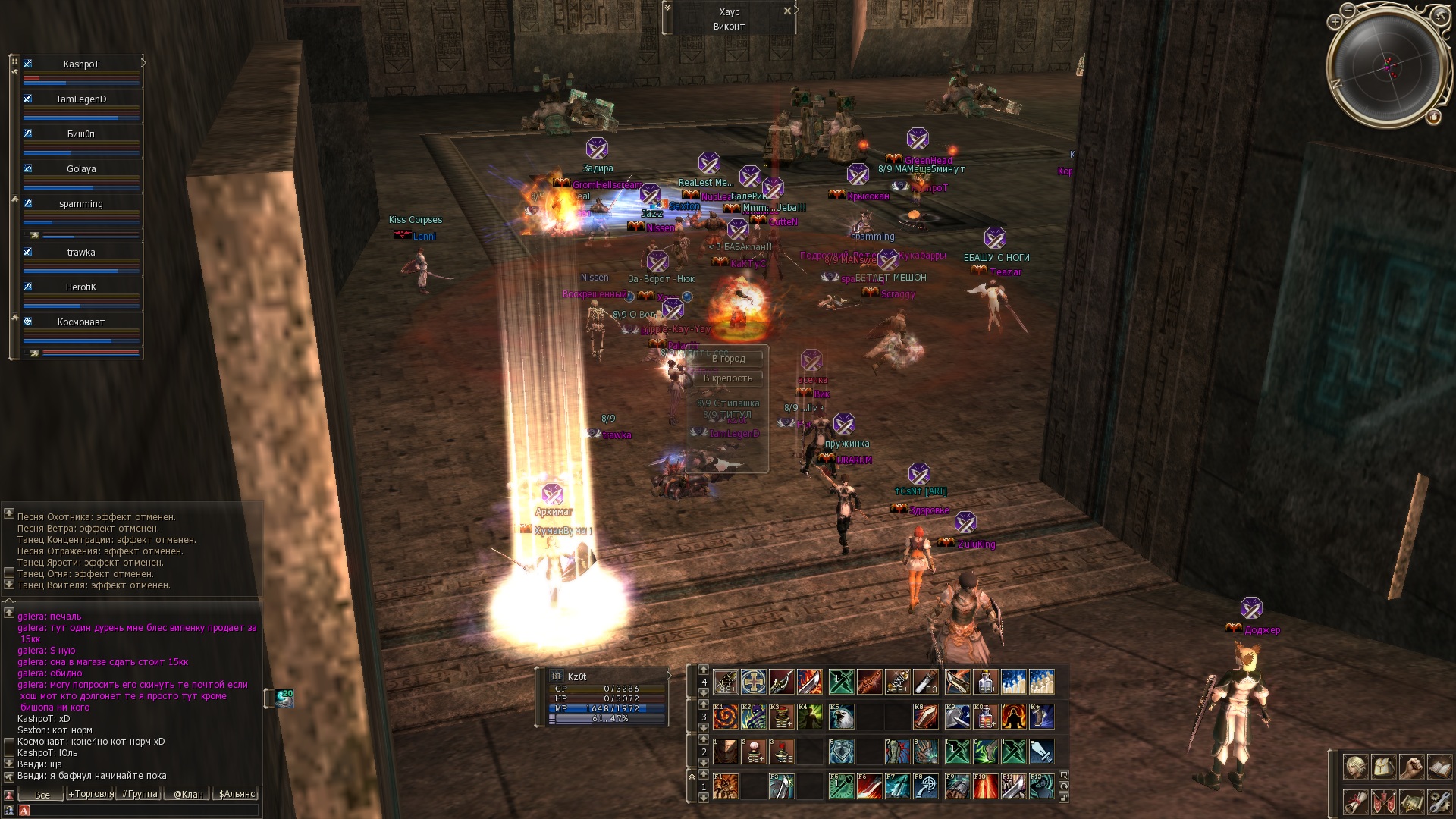Switch to the Все chat tab

click(x=42, y=795)
